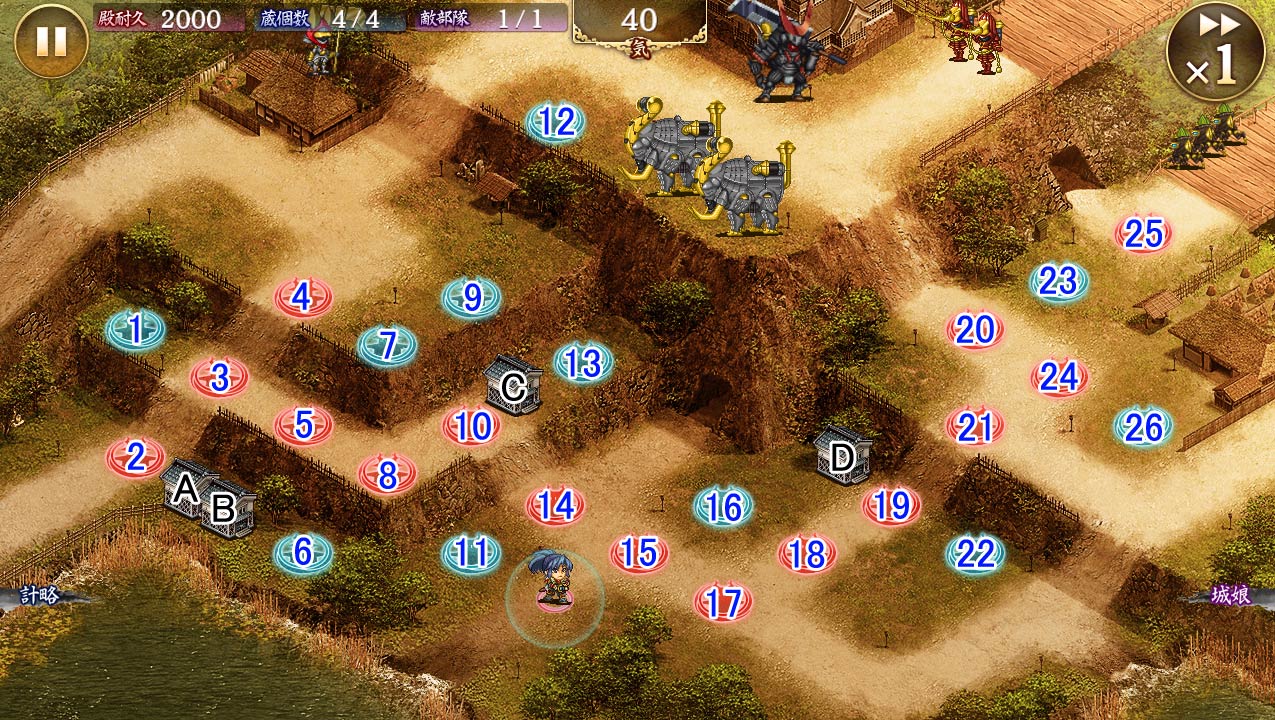Select storehouse C
This screenshot has width=1275, height=720.
tap(513, 386)
